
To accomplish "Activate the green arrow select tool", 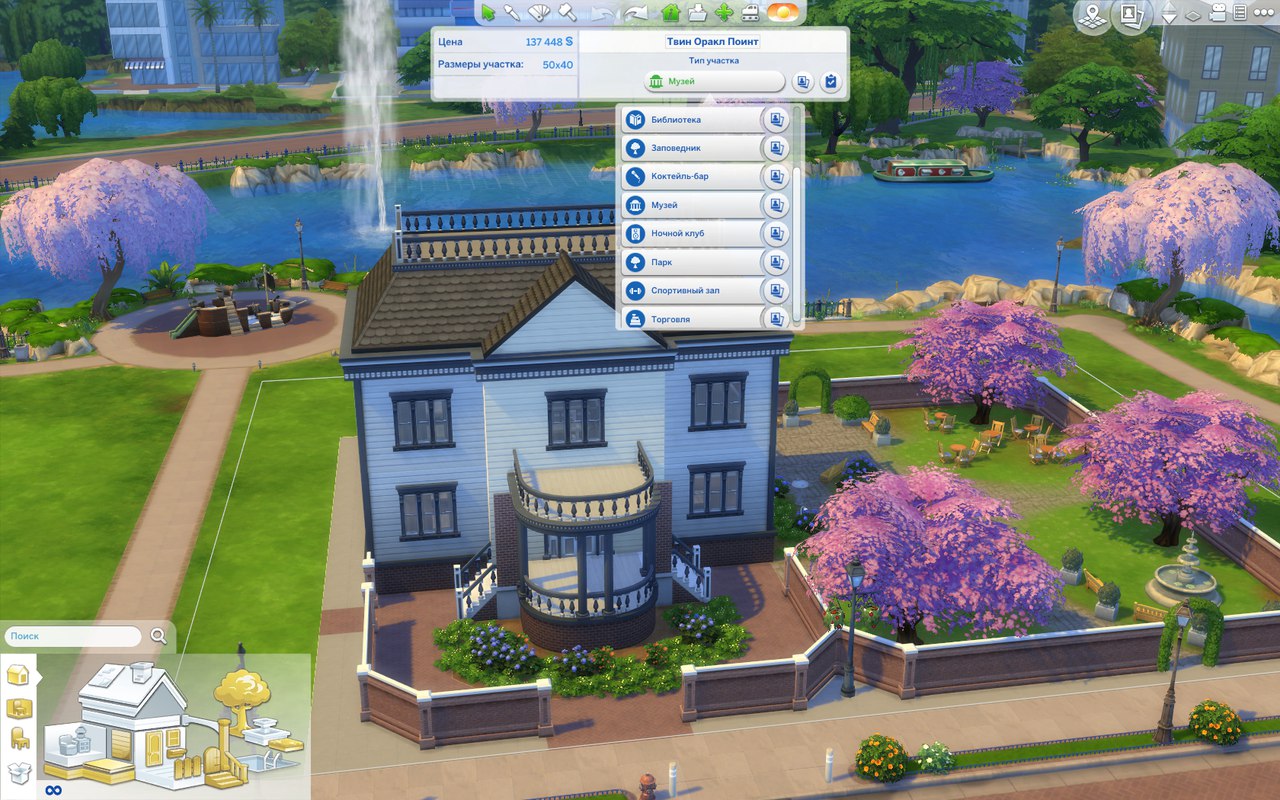I will click(488, 12).
